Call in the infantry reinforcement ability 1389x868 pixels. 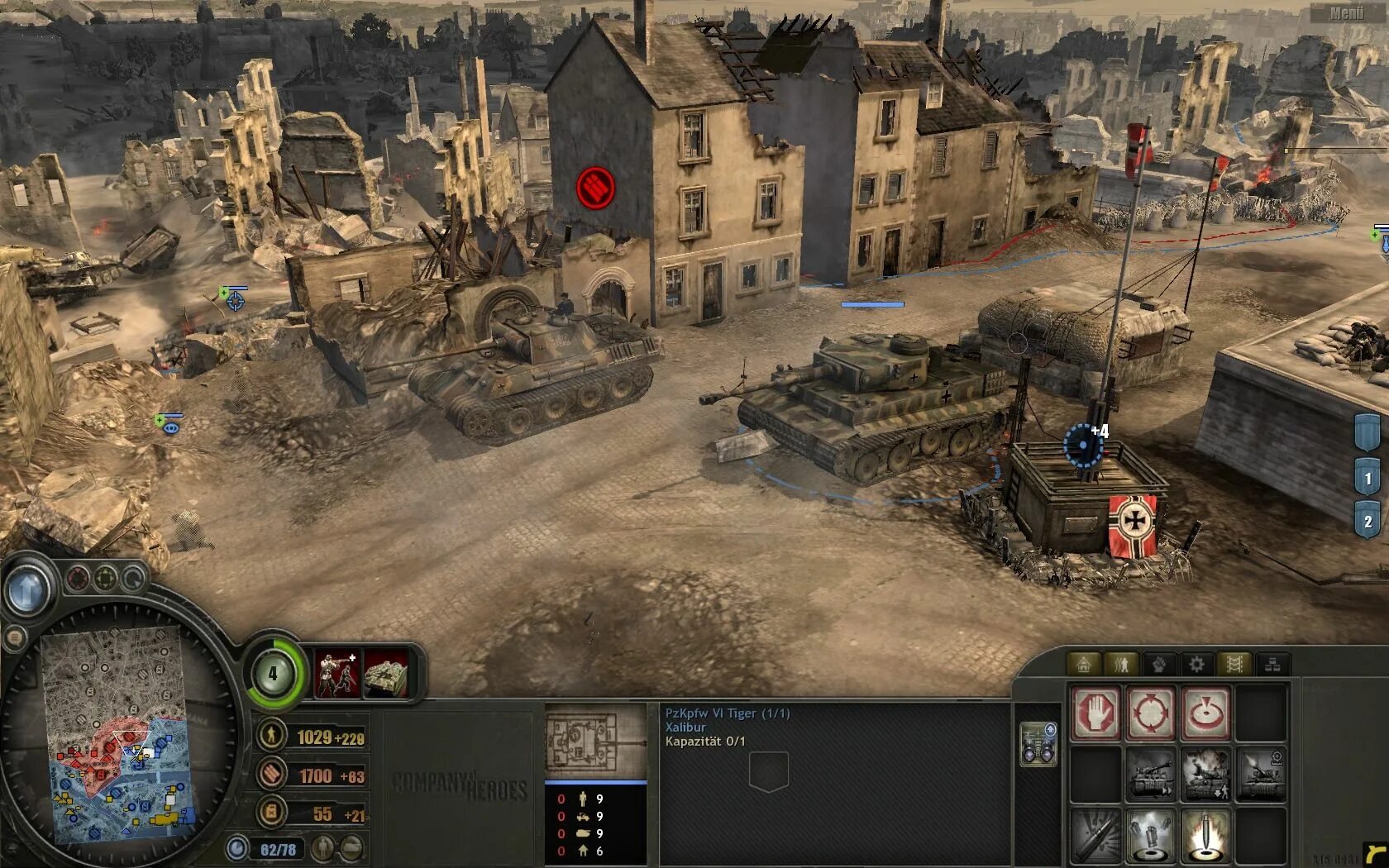pos(337,674)
